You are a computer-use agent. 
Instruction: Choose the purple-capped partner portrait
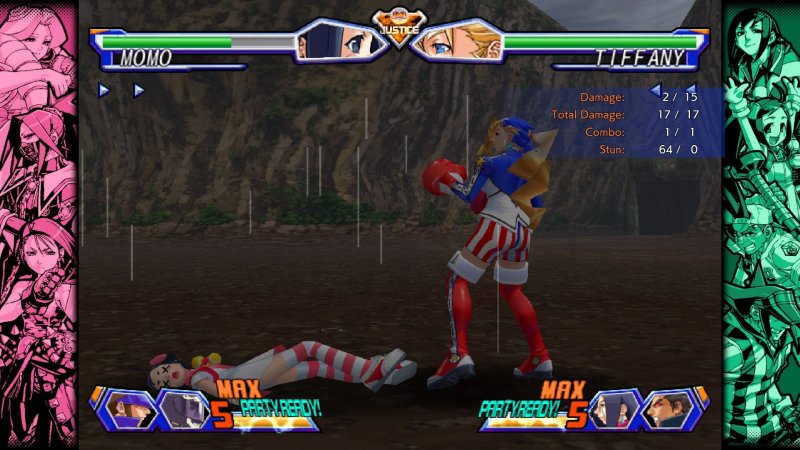132,409
